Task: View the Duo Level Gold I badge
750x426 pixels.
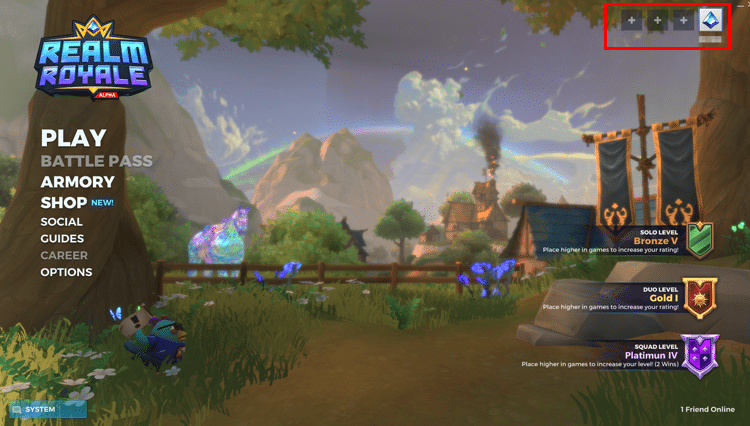Action: [x=700, y=299]
